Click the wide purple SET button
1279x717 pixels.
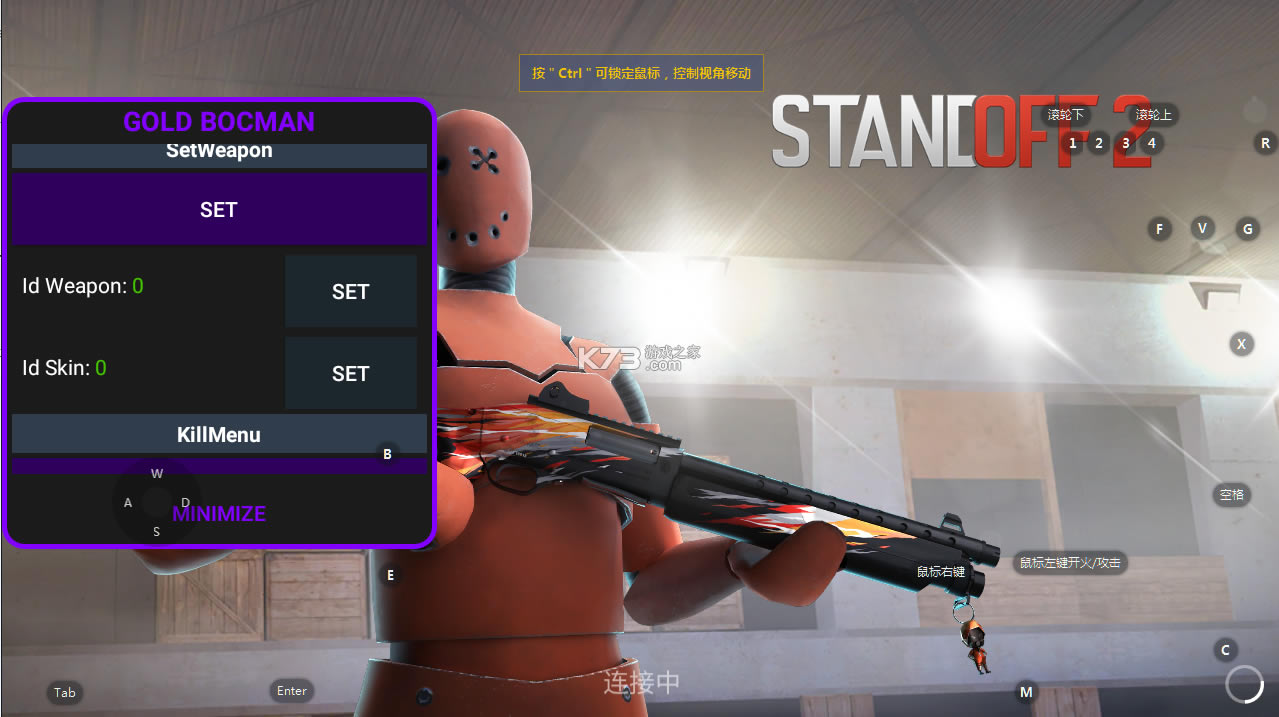(218, 210)
